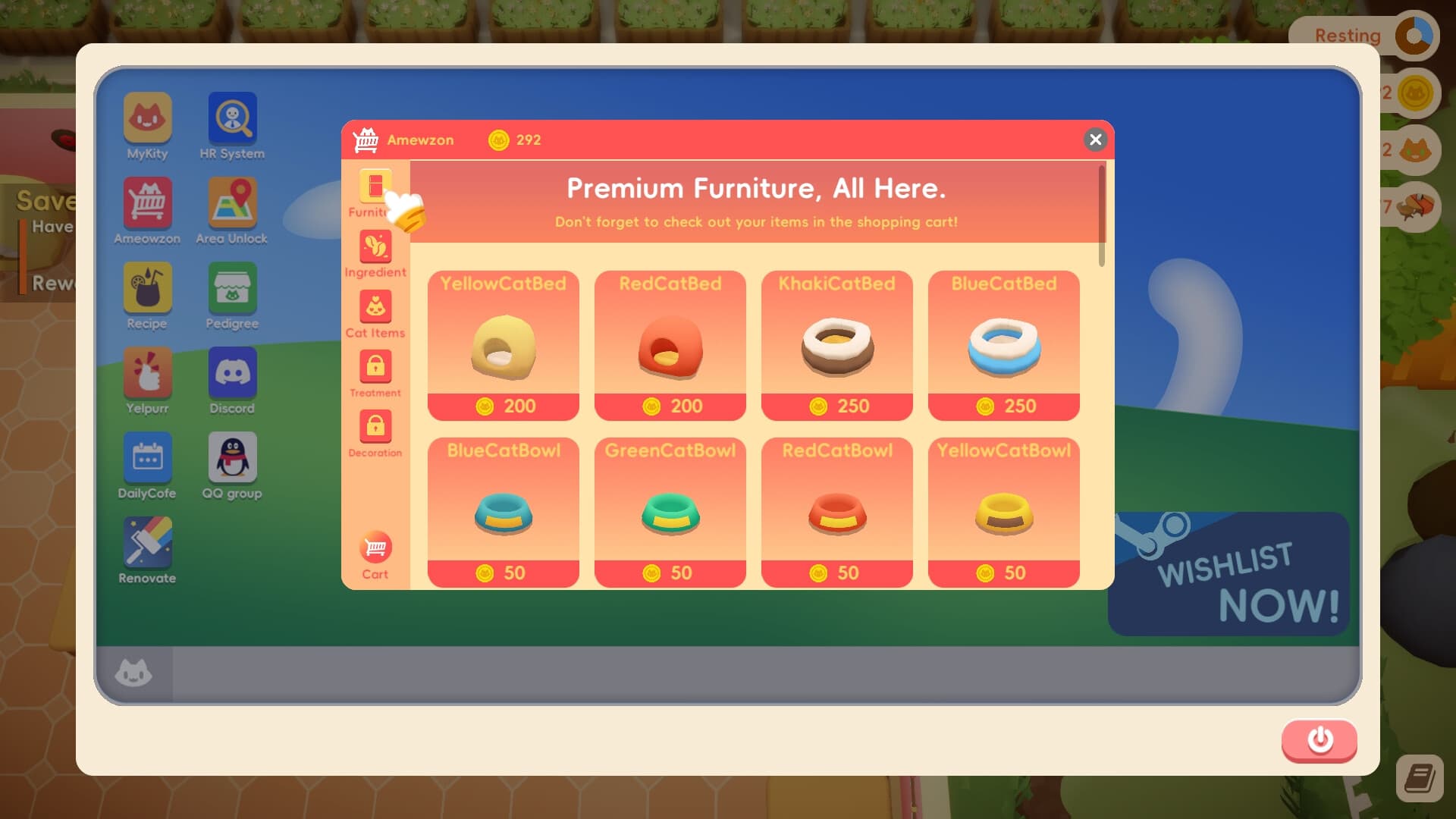Buy the RedCatBed for 200 coins

[x=670, y=346]
